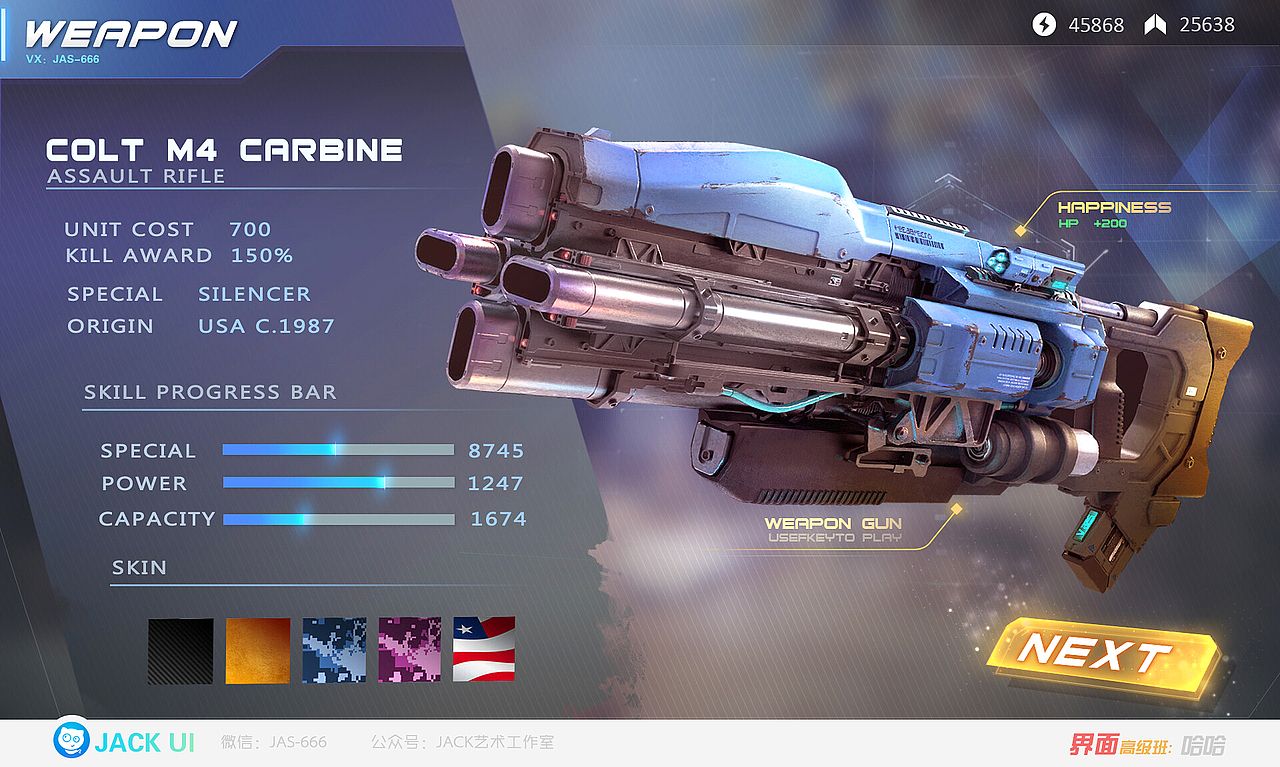
Task: Click the lightning bolt energy icon
Action: pyautogui.click(x=1044, y=25)
